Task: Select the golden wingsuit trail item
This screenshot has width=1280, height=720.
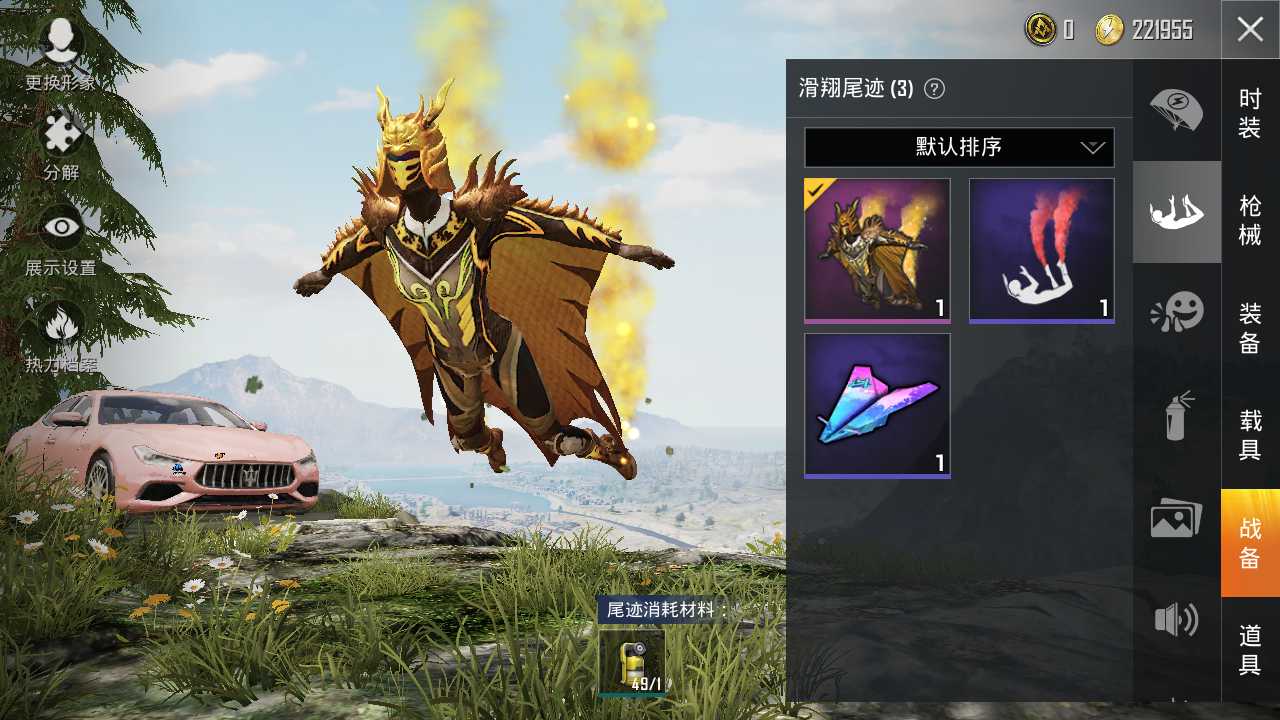Action: (x=877, y=250)
